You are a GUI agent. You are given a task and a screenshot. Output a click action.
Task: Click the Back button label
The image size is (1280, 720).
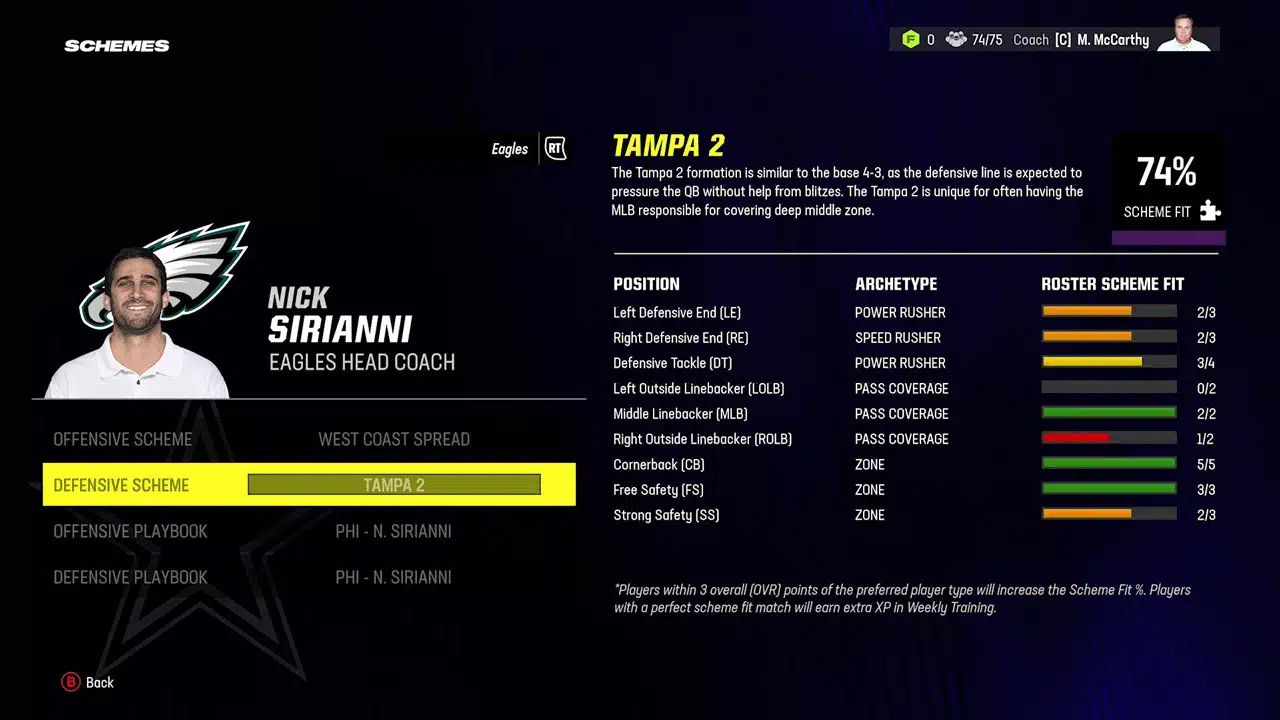pyautogui.click(x=99, y=682)
